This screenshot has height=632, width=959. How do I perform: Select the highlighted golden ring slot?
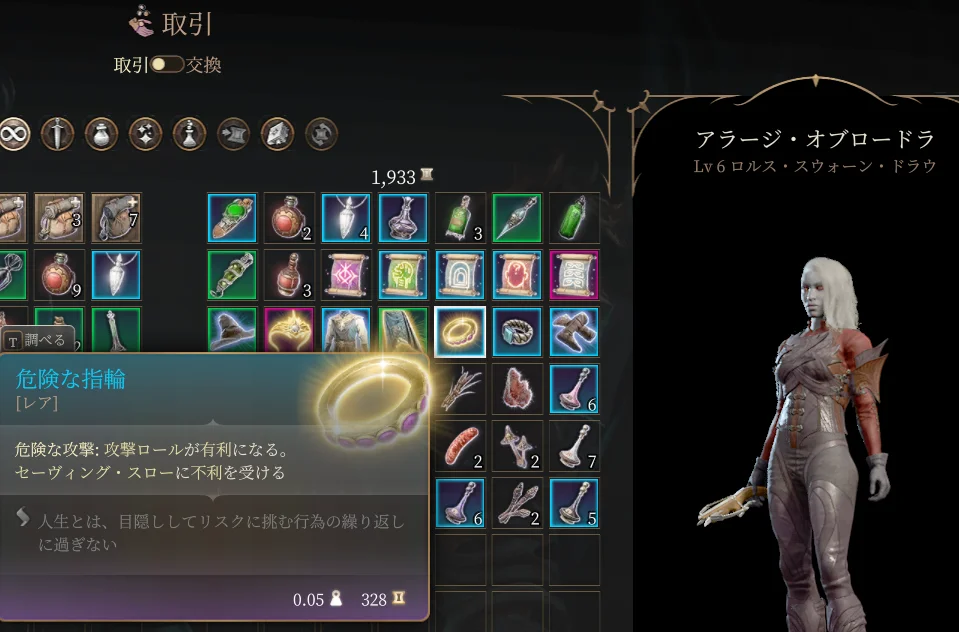point(461,332)
